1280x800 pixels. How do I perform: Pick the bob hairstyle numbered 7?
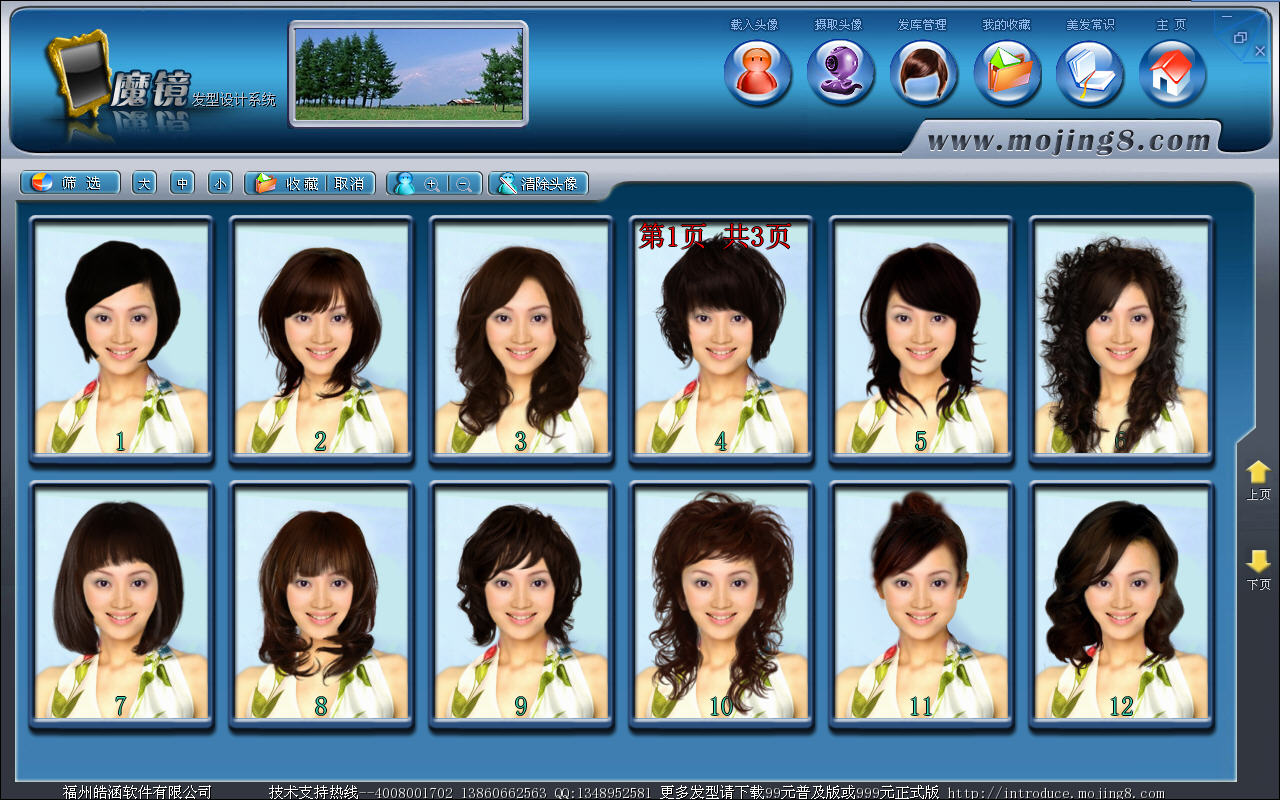pos(121,602)
